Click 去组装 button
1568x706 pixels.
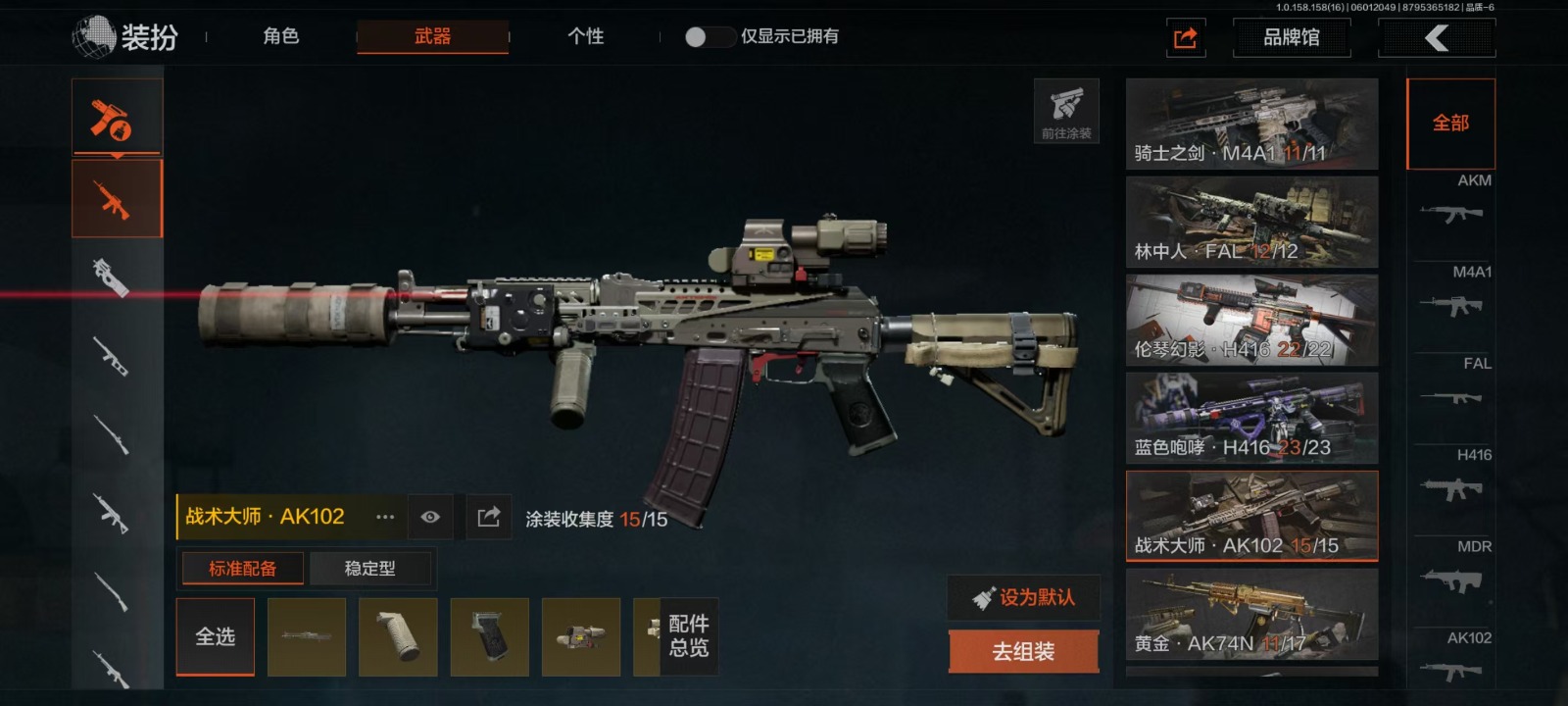tap(1023, 651)
